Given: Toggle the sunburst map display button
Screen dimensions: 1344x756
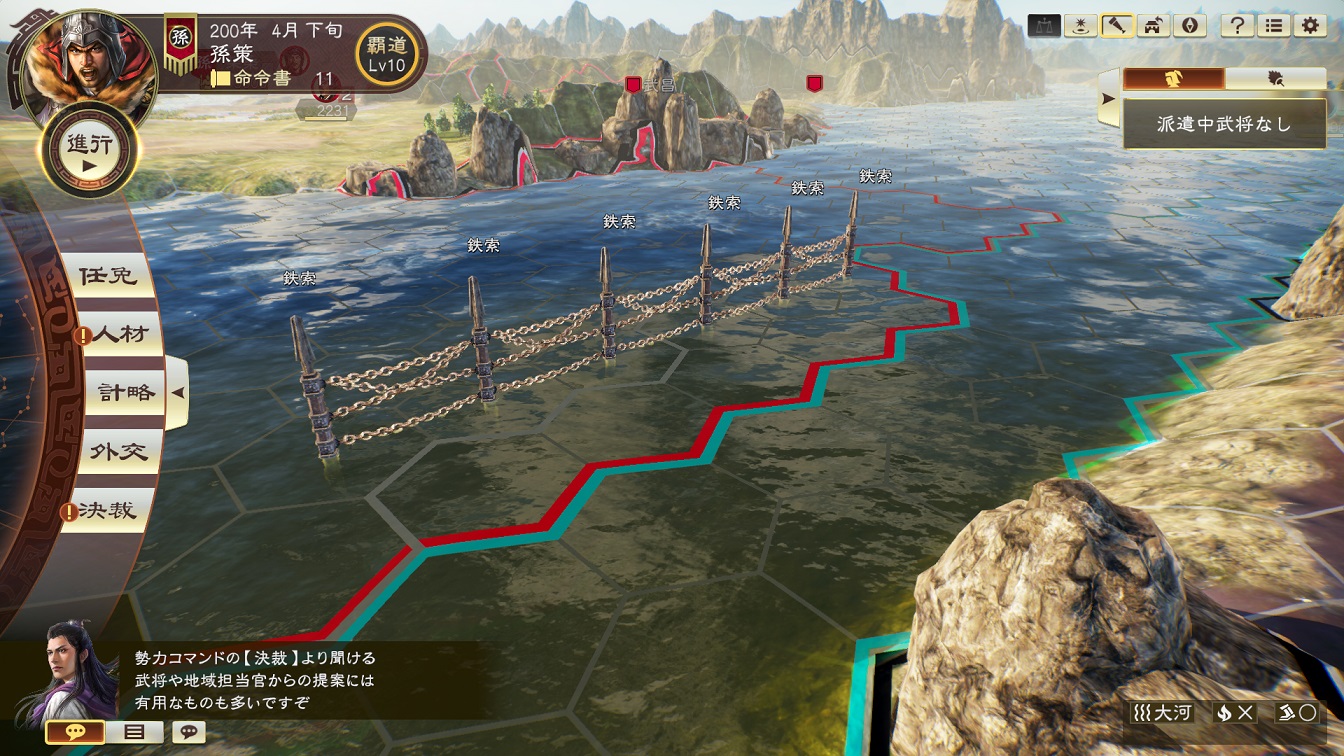Looking at the screenshot, I should point(1080,26).
